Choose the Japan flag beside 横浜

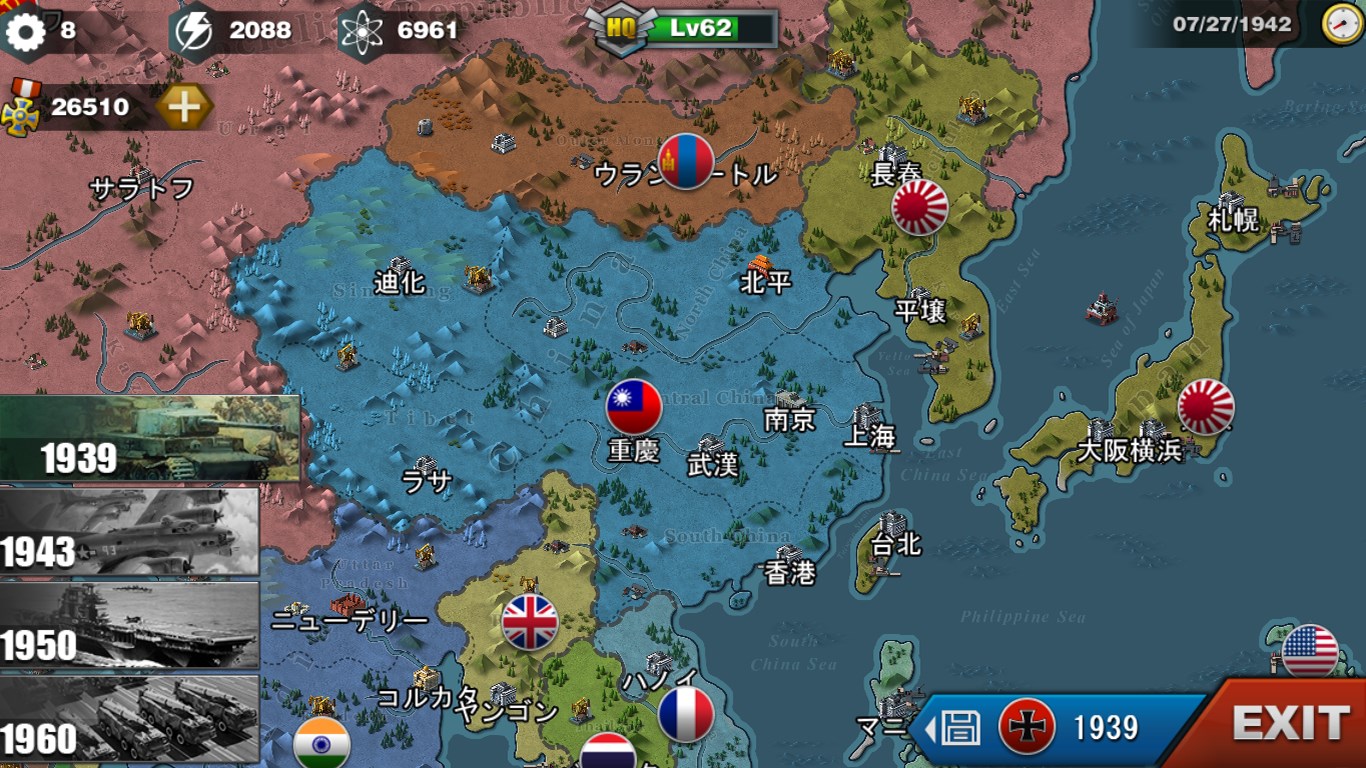[1206, 407]
